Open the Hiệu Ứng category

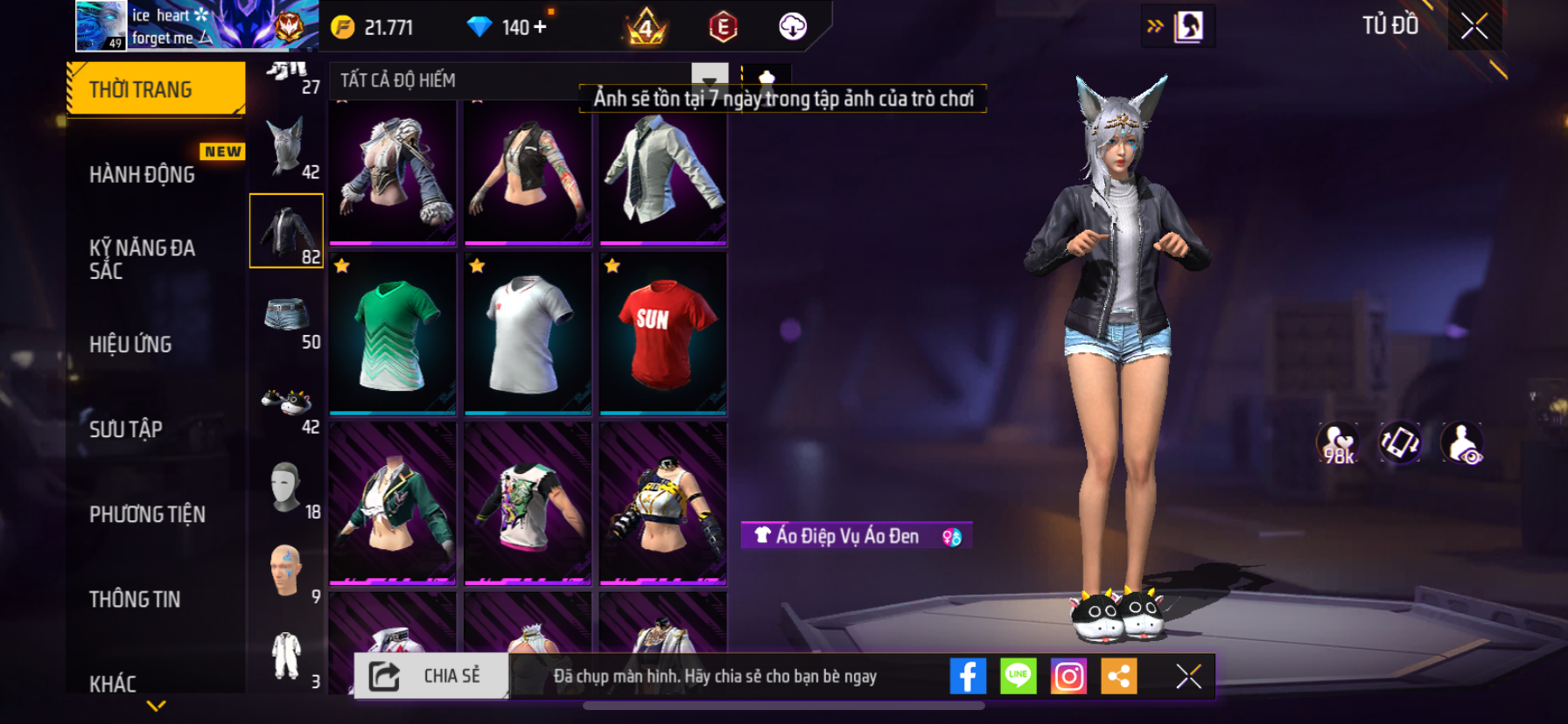click(x=130, y=344)
